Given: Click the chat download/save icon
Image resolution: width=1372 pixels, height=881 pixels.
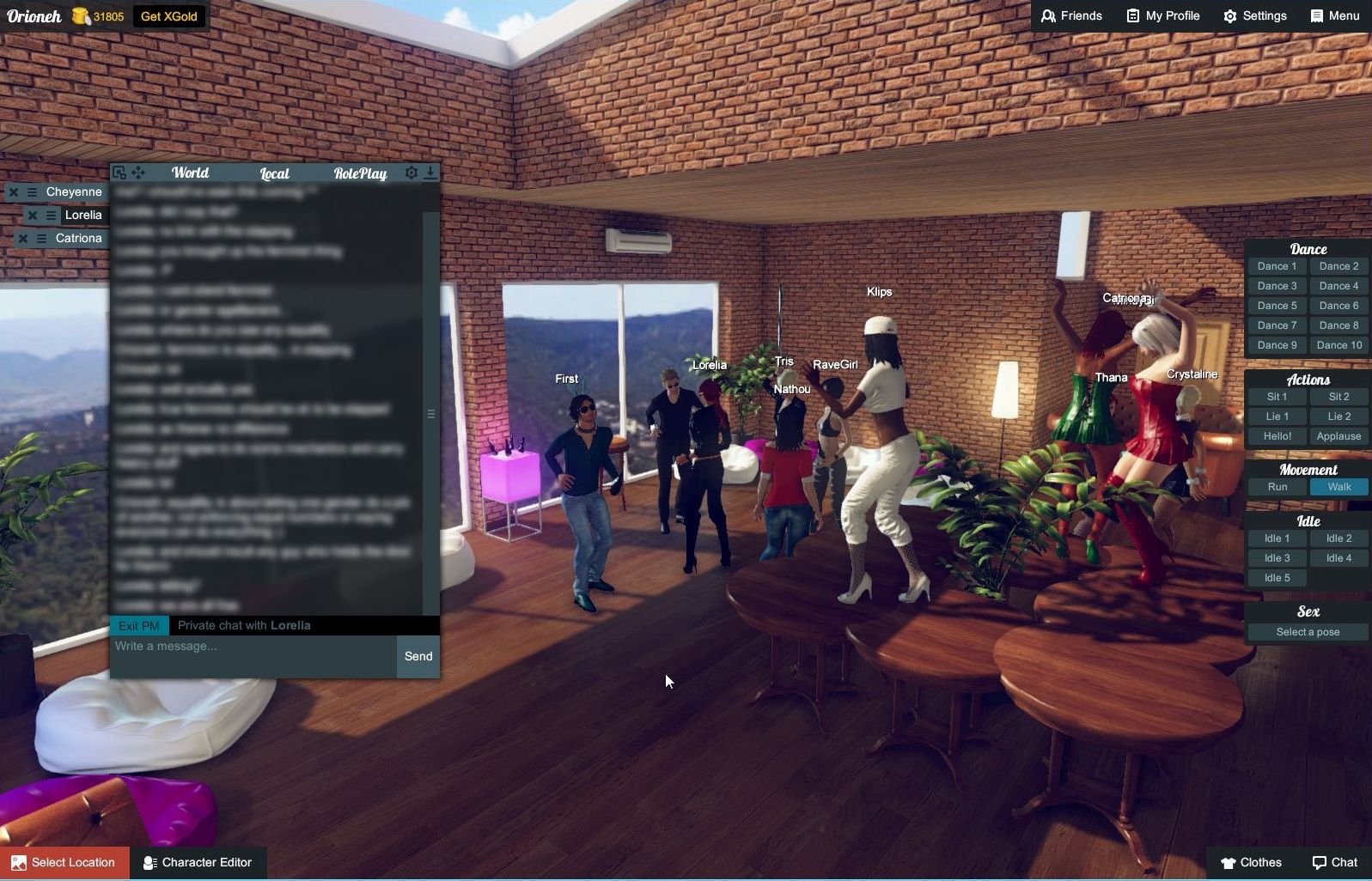Looking at the screenshot, I should (431, 173).
